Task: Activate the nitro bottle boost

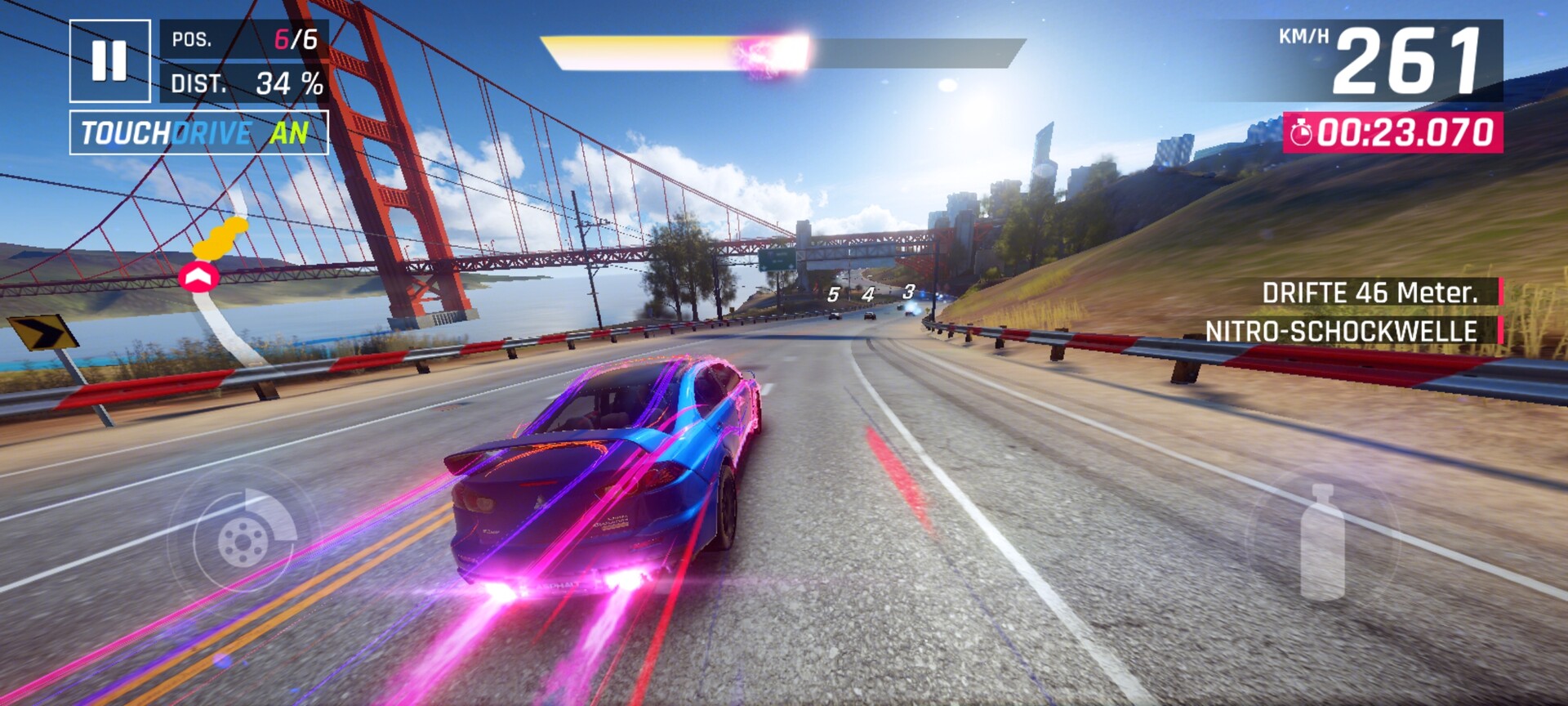Action: [x=1322, y=541]
